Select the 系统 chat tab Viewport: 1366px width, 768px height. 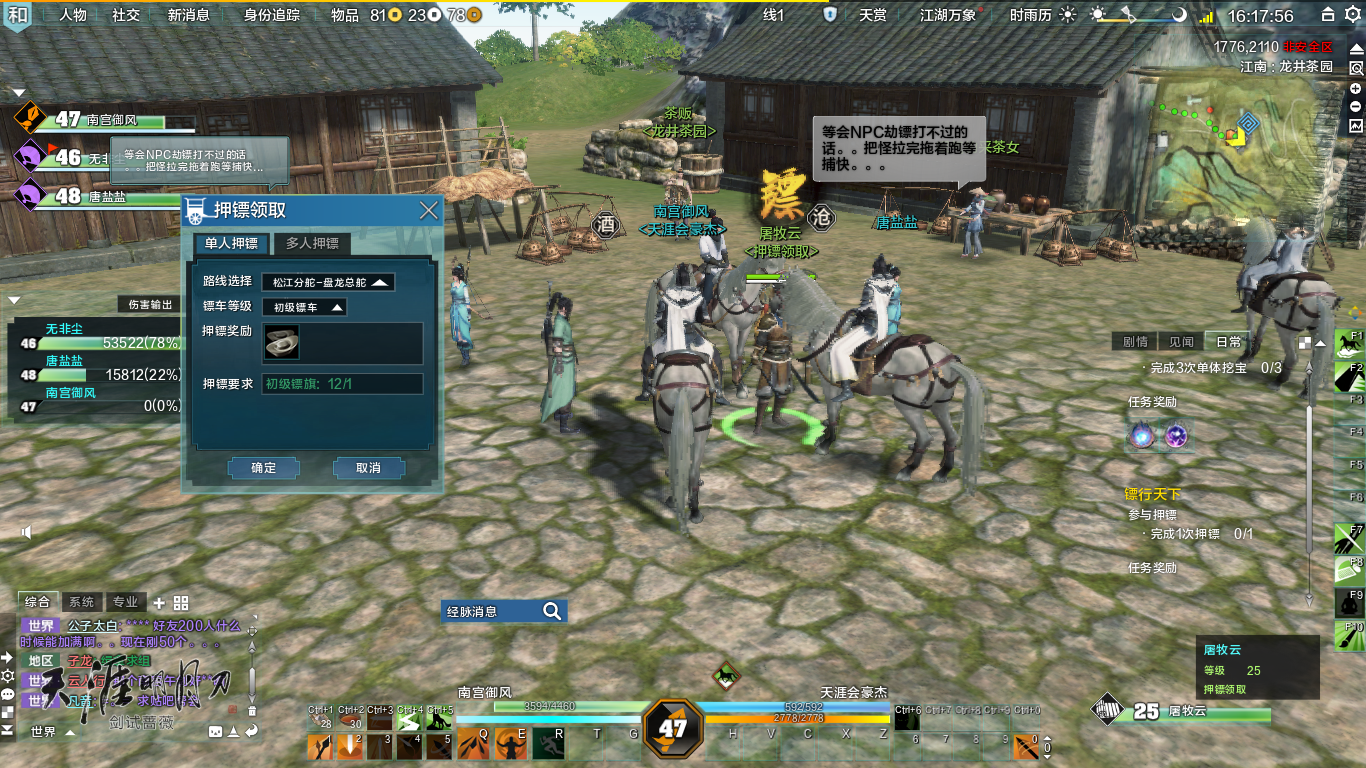pyautogui.click(x=81, y=602)
